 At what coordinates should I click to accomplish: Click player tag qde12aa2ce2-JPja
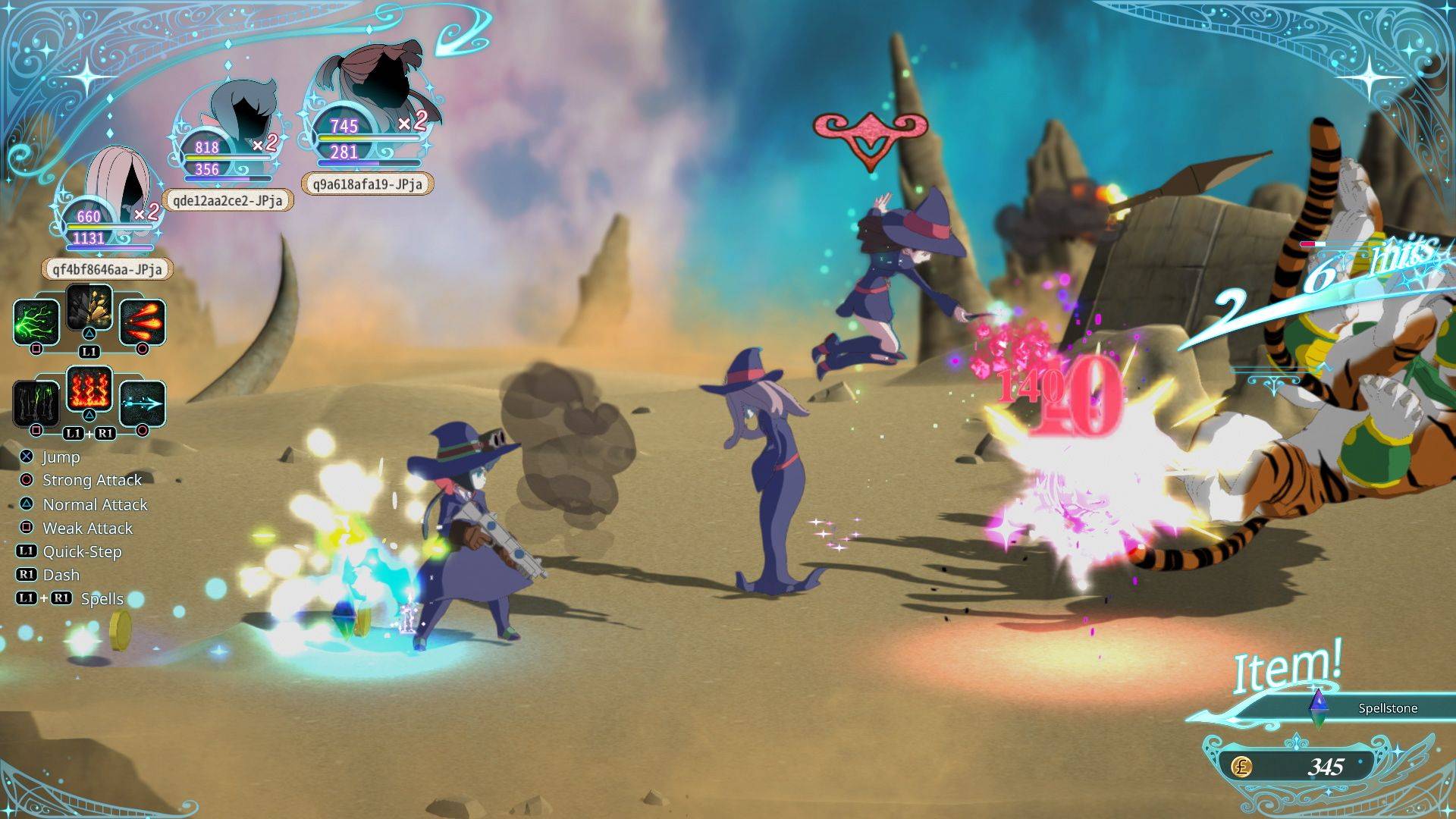pos(227,200)
